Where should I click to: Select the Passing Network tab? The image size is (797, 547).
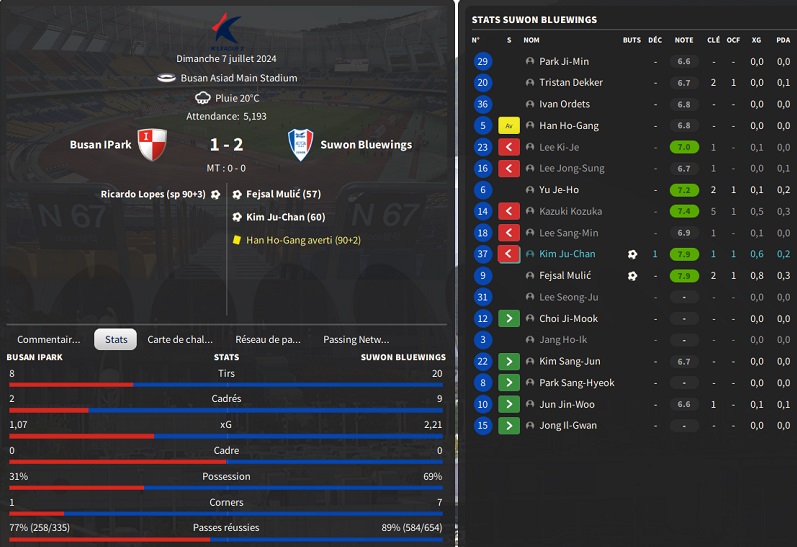click(356, 339)
